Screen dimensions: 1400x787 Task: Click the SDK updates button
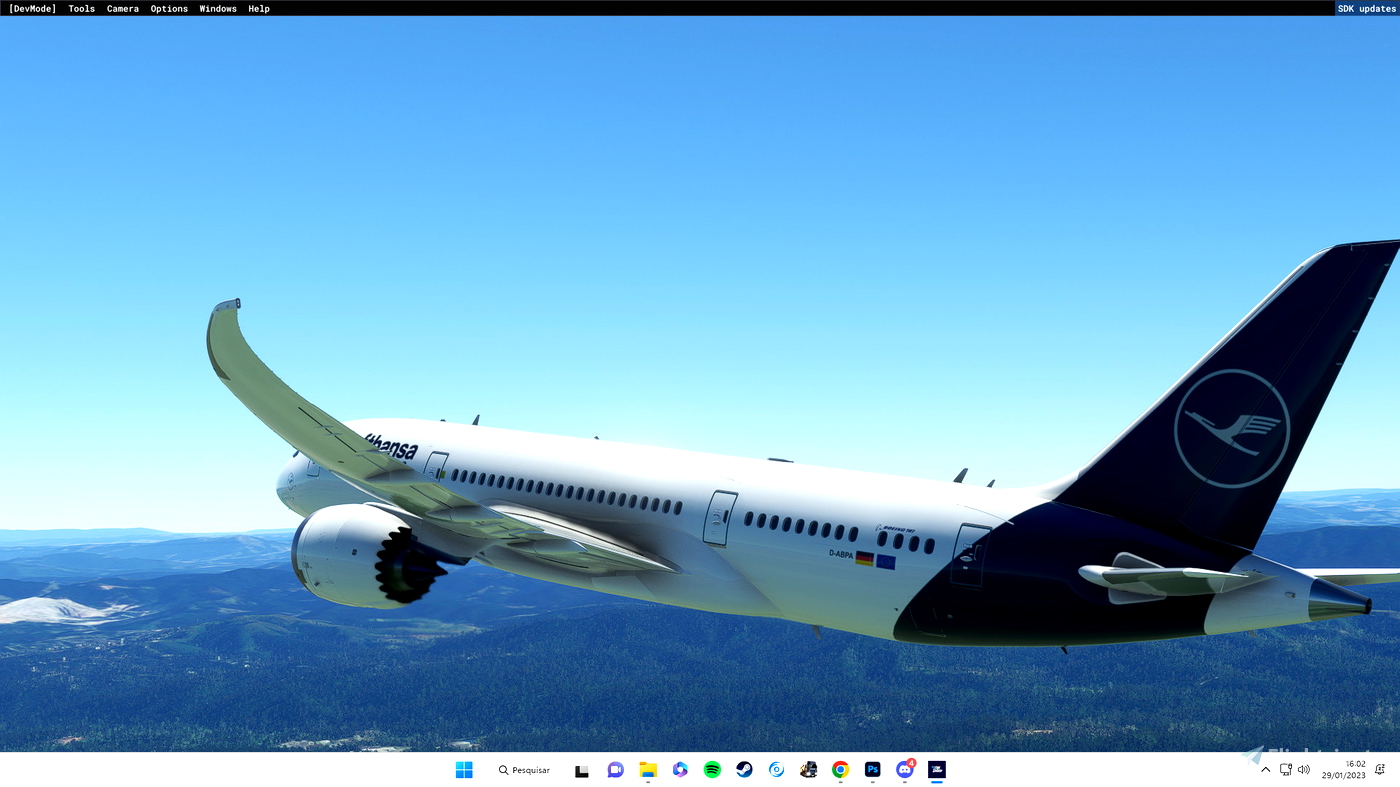(x=1367, y=8)
